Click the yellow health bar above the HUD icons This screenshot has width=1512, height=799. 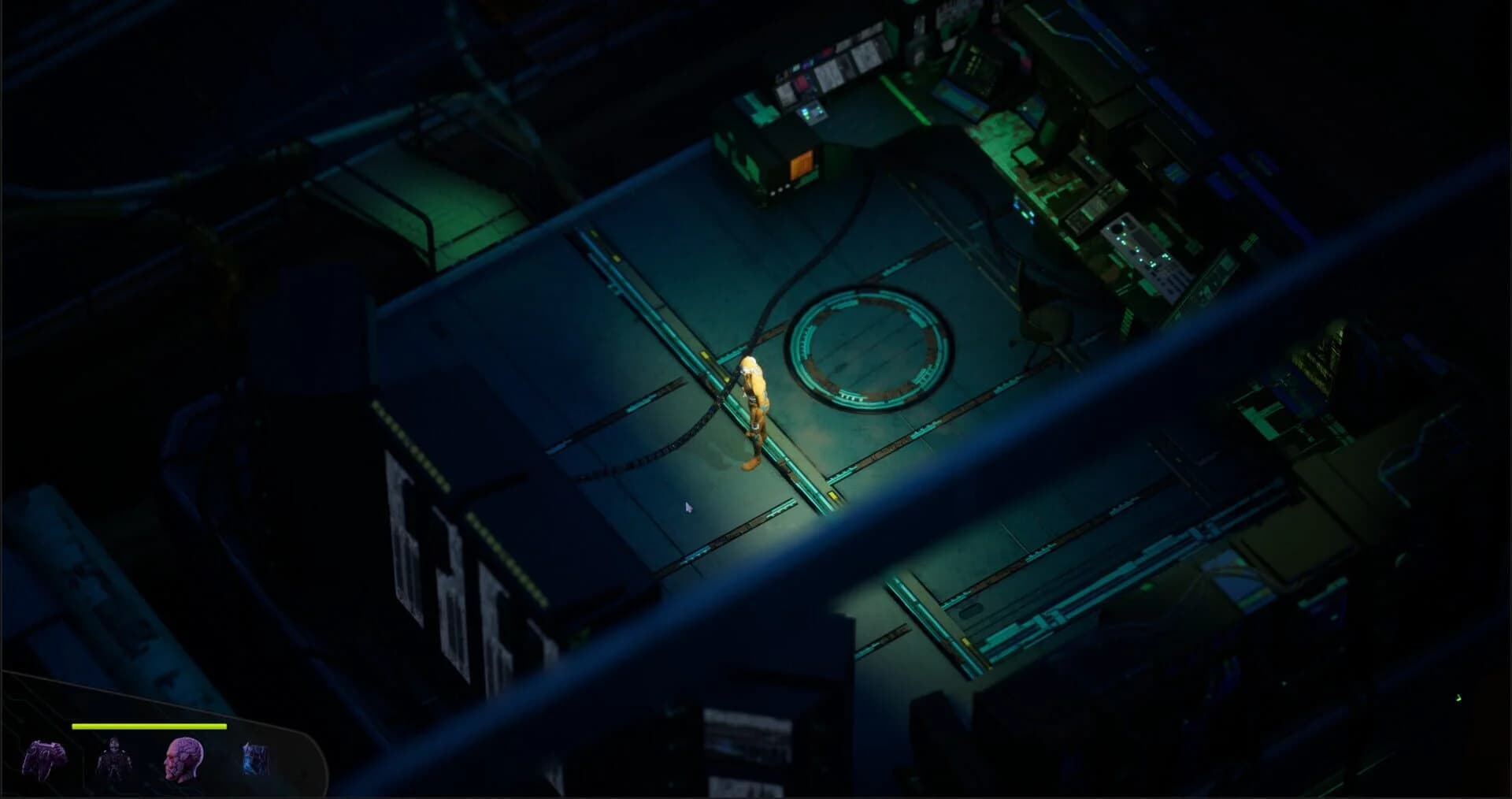(x=150, y=727)
